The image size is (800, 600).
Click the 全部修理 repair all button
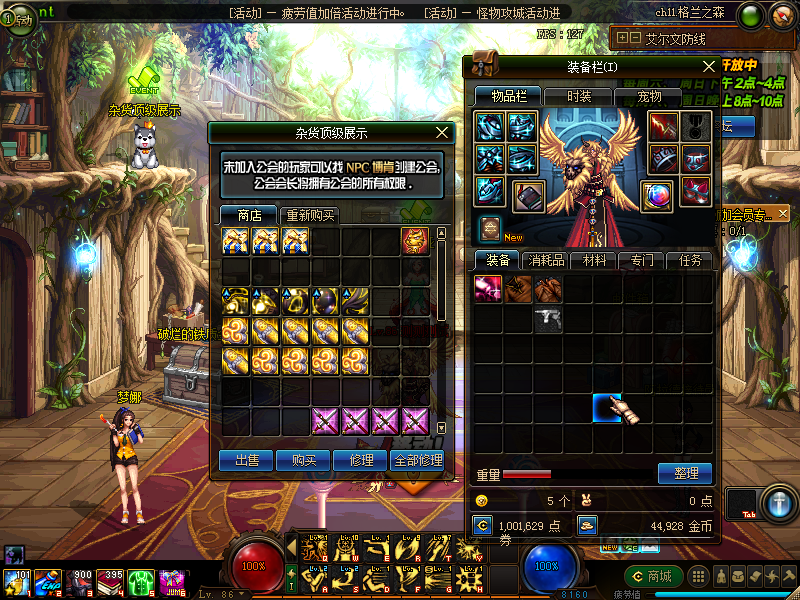tap(417, 460)
